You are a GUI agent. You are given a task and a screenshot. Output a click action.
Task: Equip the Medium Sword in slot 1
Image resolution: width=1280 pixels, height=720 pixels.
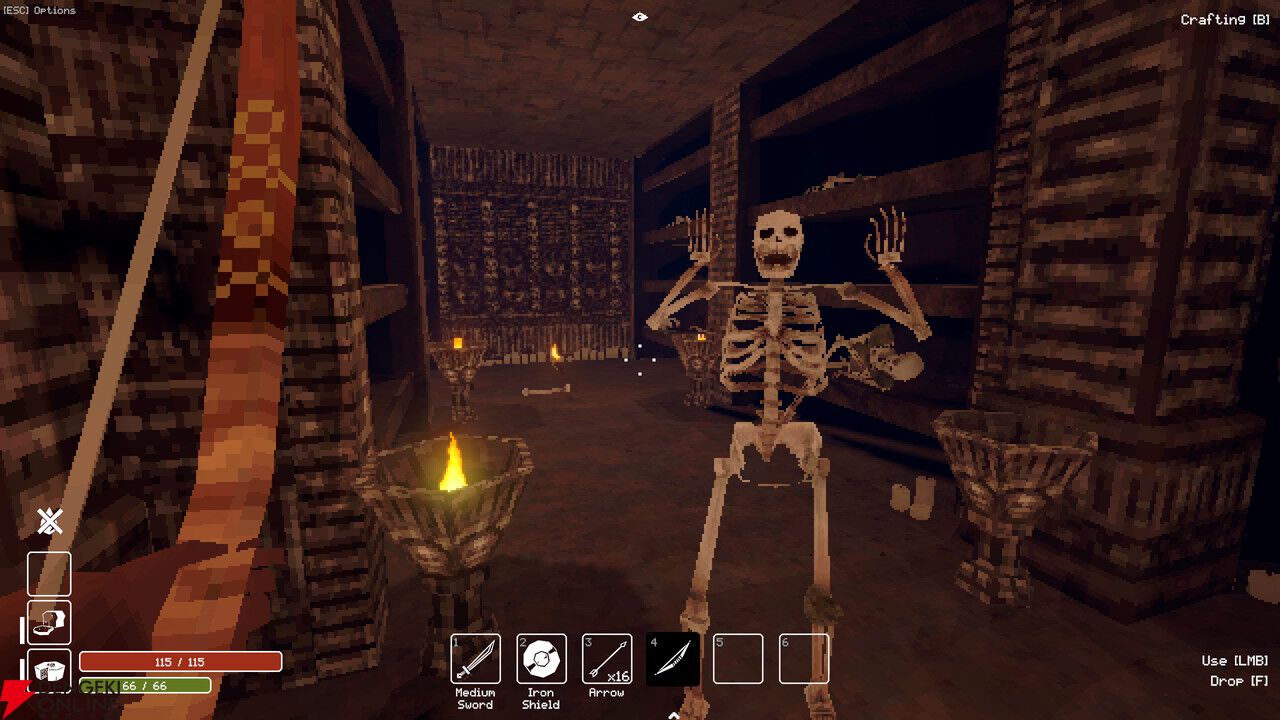476,660
